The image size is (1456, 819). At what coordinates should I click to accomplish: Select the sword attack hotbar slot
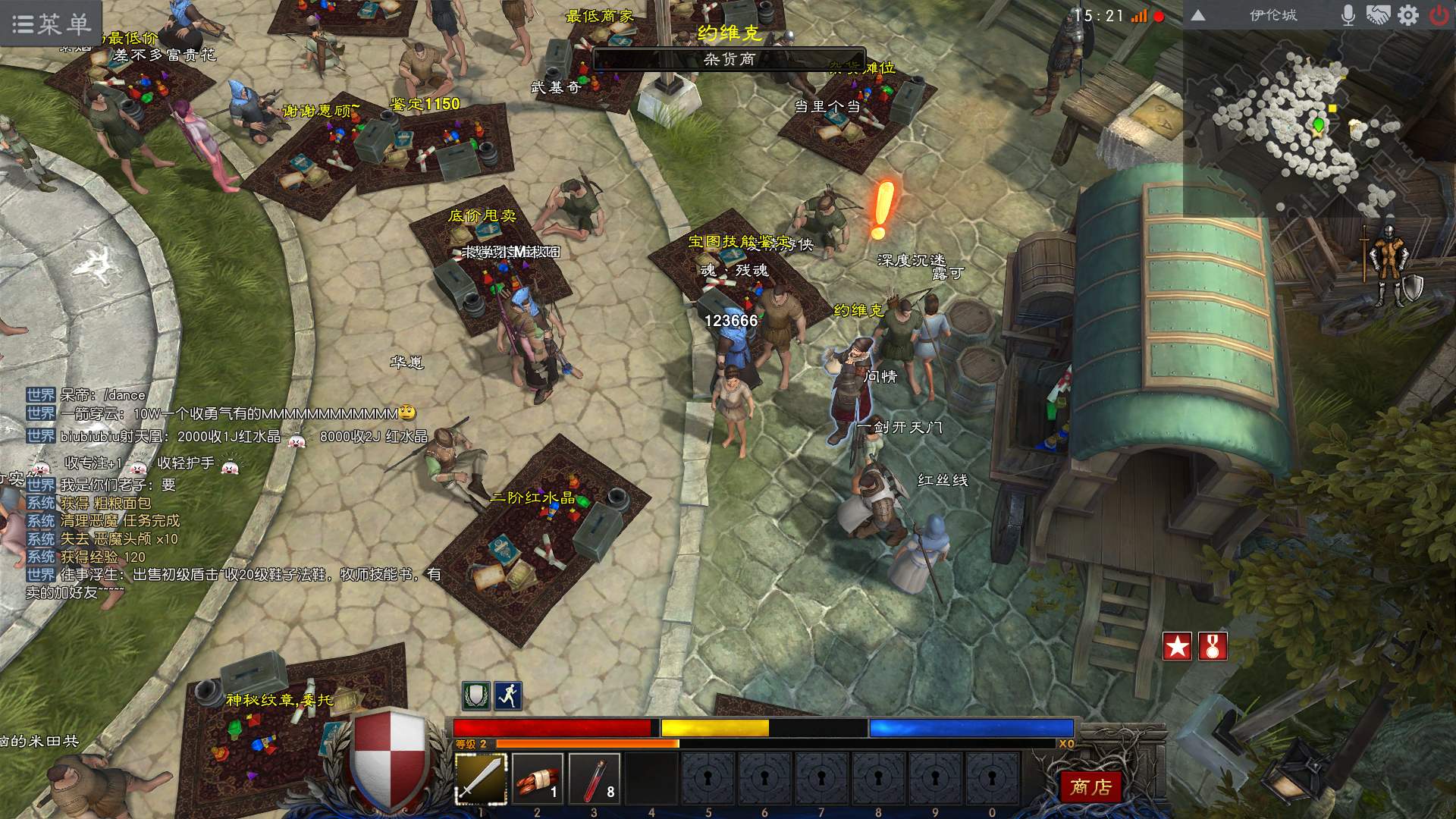point(481,778)
